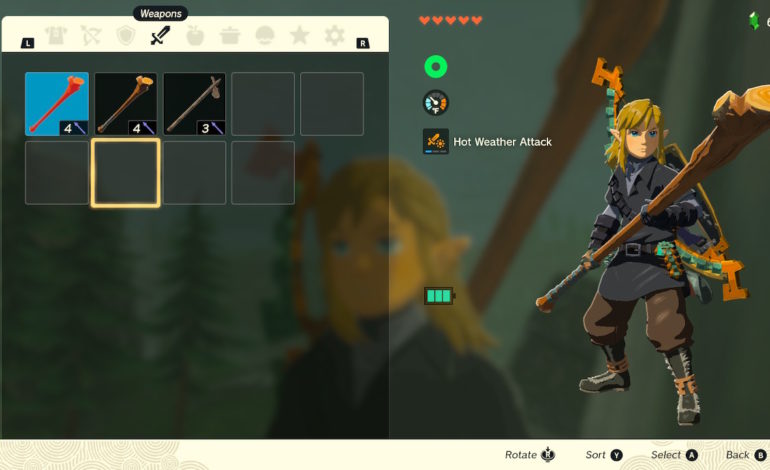Image resolution: width=770 pixels, height=470 pixels.
Task: Select the highlighted empty weapon slot
Action: click(x=126, y=173)
